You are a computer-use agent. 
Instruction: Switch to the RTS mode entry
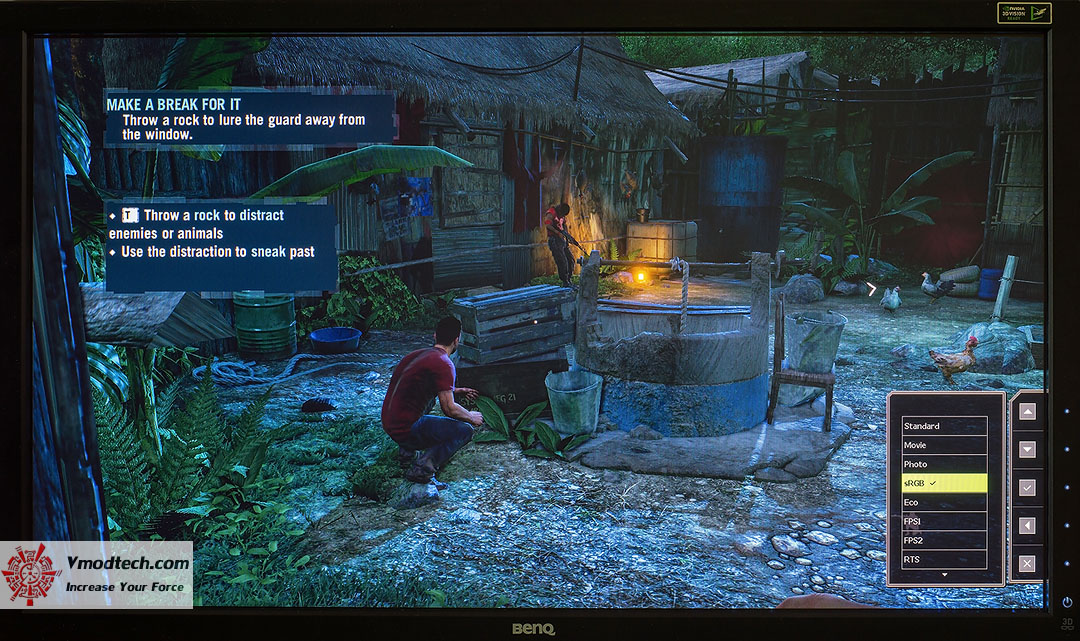[944, 559]
